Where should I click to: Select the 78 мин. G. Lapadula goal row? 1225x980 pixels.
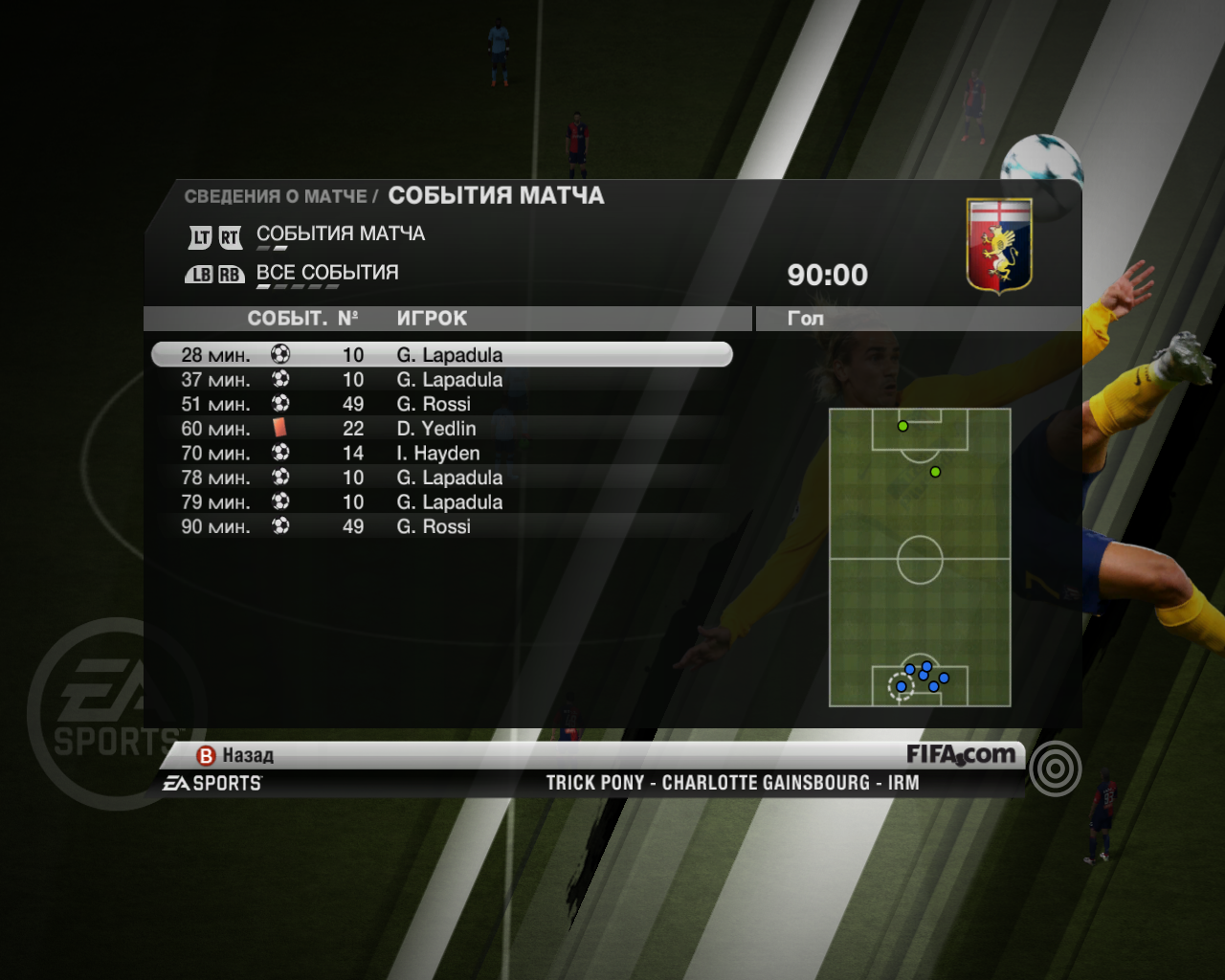(440, 478)
